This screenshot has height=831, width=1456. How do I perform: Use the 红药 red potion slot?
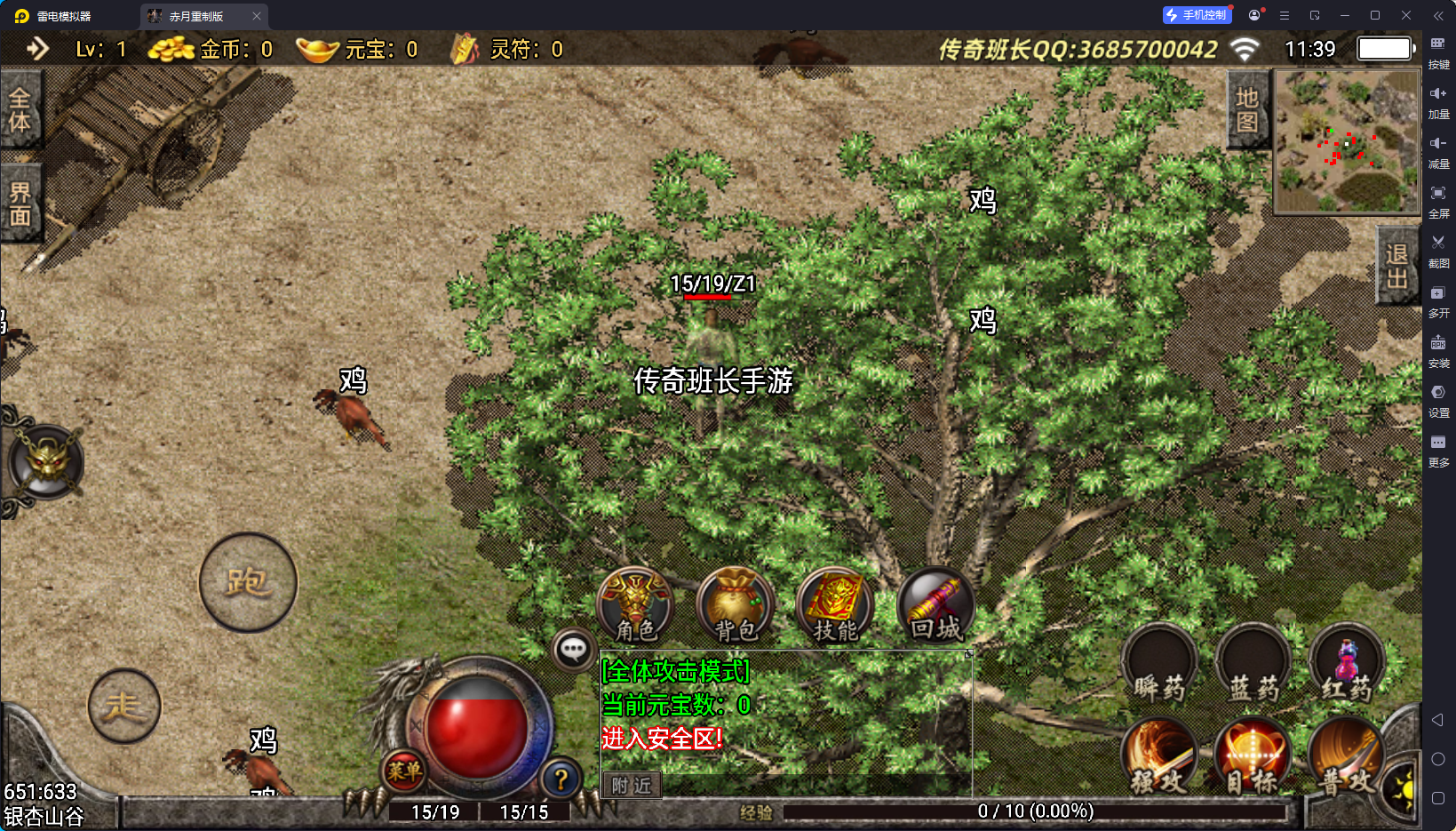click(x=1347, y=665)
